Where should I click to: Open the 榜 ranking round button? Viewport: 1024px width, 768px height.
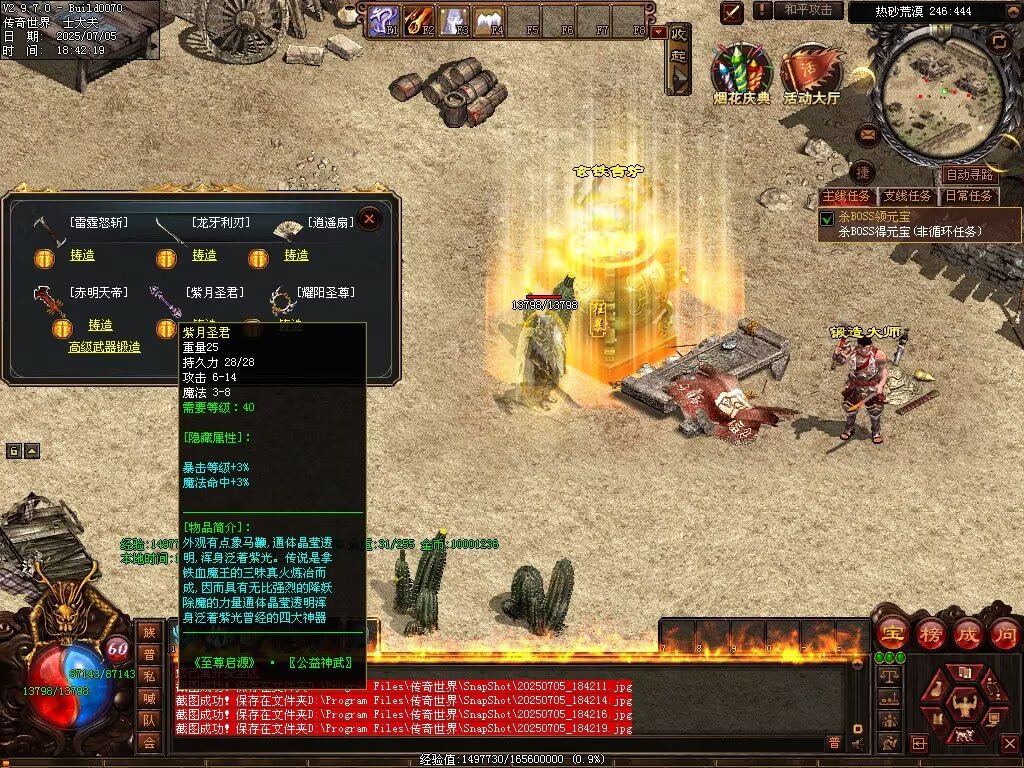tap(930, 634)
